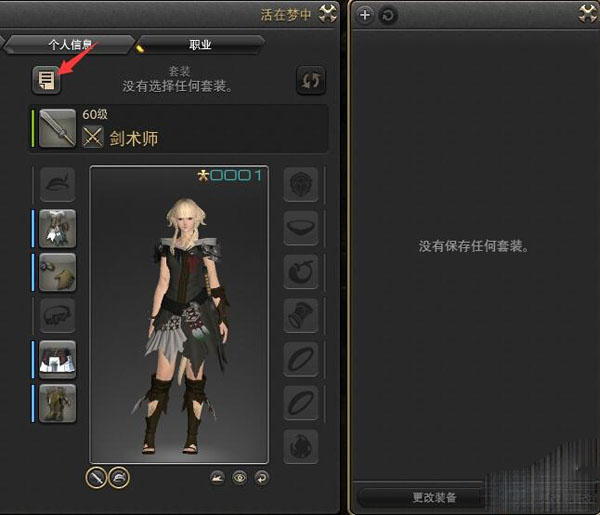
Task: Select the main hand sword weapon slot
Action: click(x=58, y=128)
